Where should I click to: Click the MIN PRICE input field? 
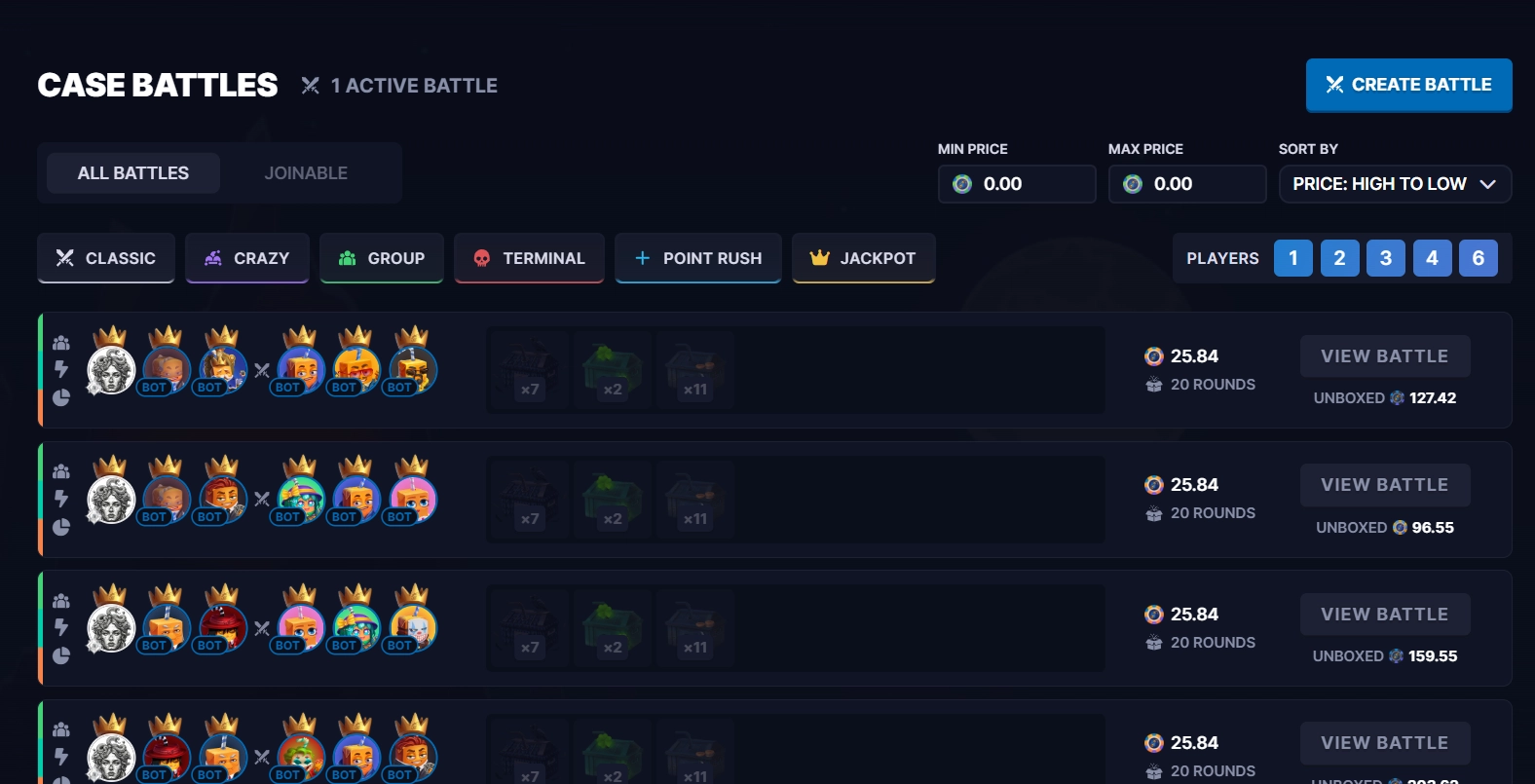click(1017, 183)
